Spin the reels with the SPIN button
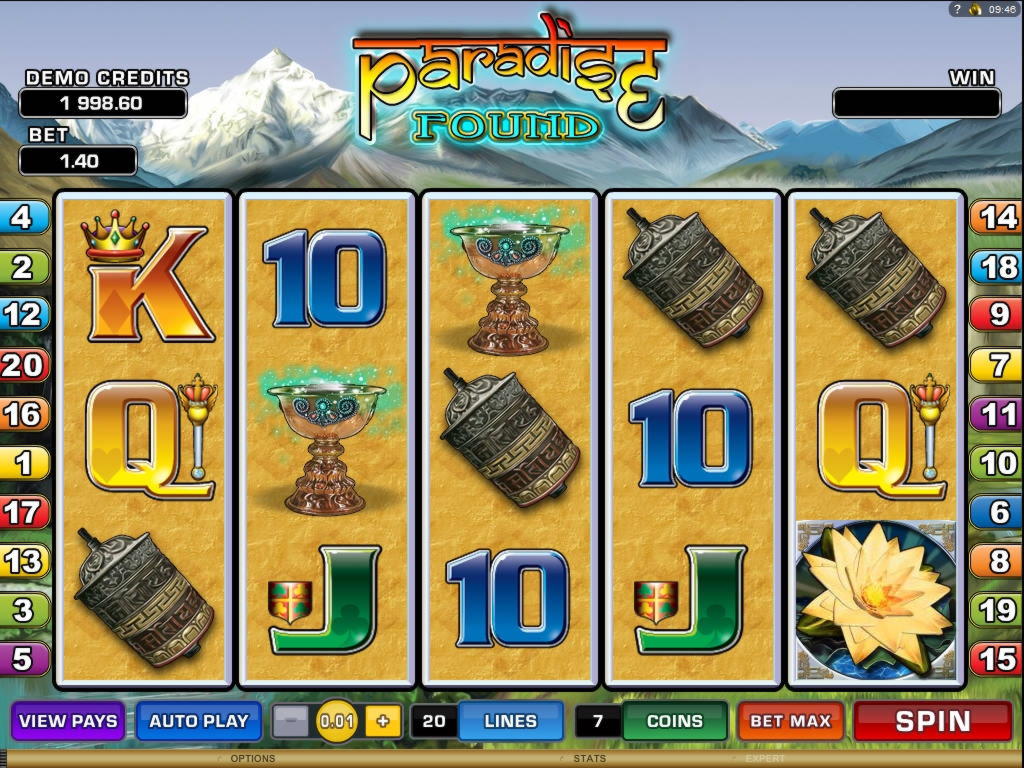The height and width of the screenshot is (768, 1024). 932,721
